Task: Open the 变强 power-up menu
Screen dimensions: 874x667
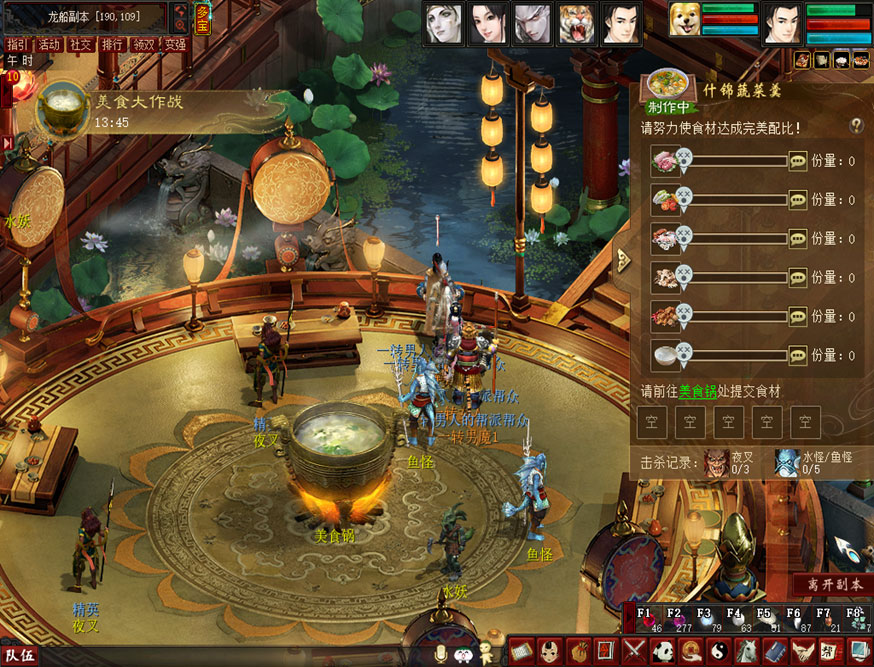Action: point(175,44)
